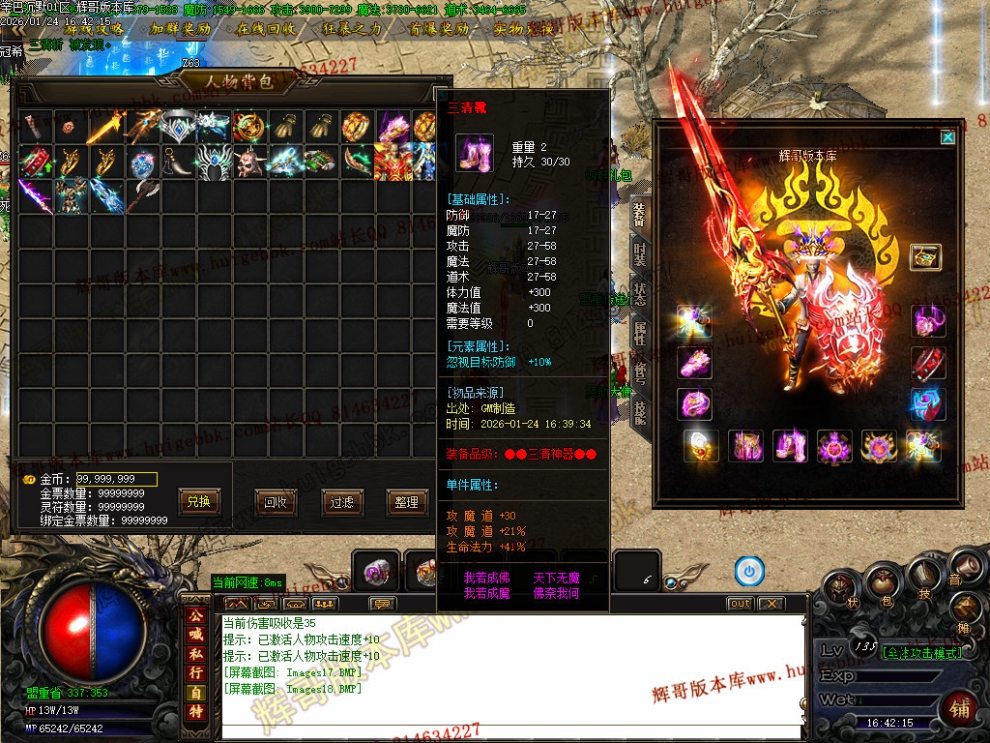Show the 属性 attributes tab
Image resolution: width=990 pixels, height=743 pixels.
click(639, 333)
